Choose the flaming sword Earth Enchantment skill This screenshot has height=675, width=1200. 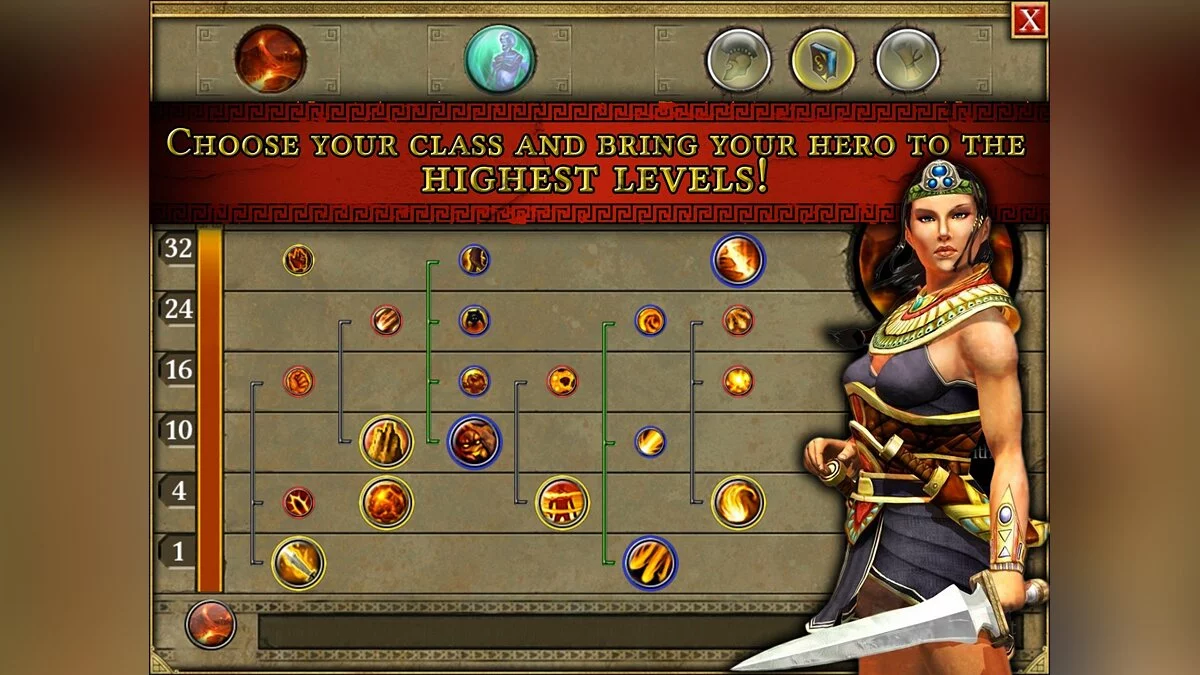(x=298, y=563)
